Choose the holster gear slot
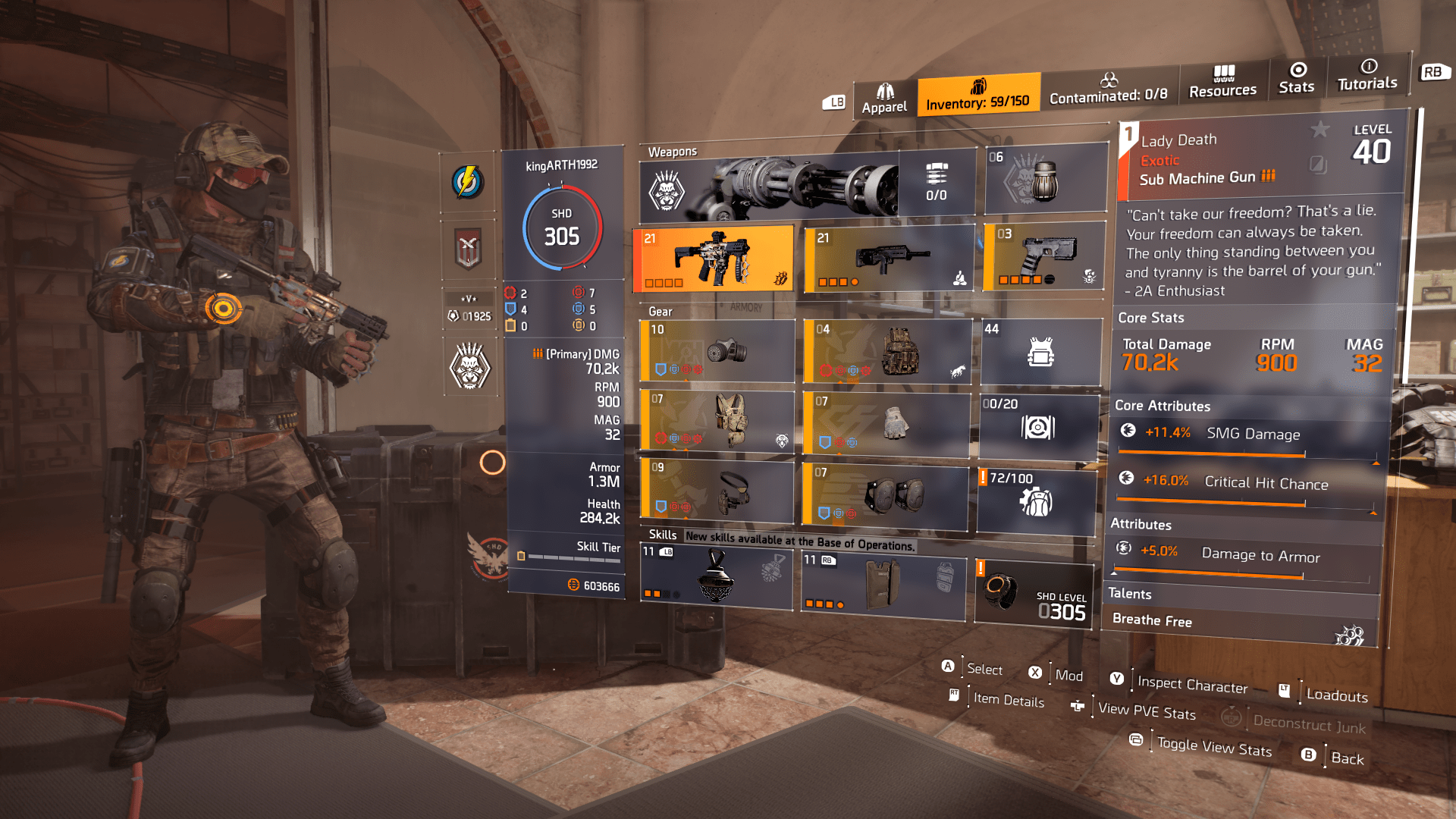Screen dimensions: 1456x819 (x=717, y=491)
